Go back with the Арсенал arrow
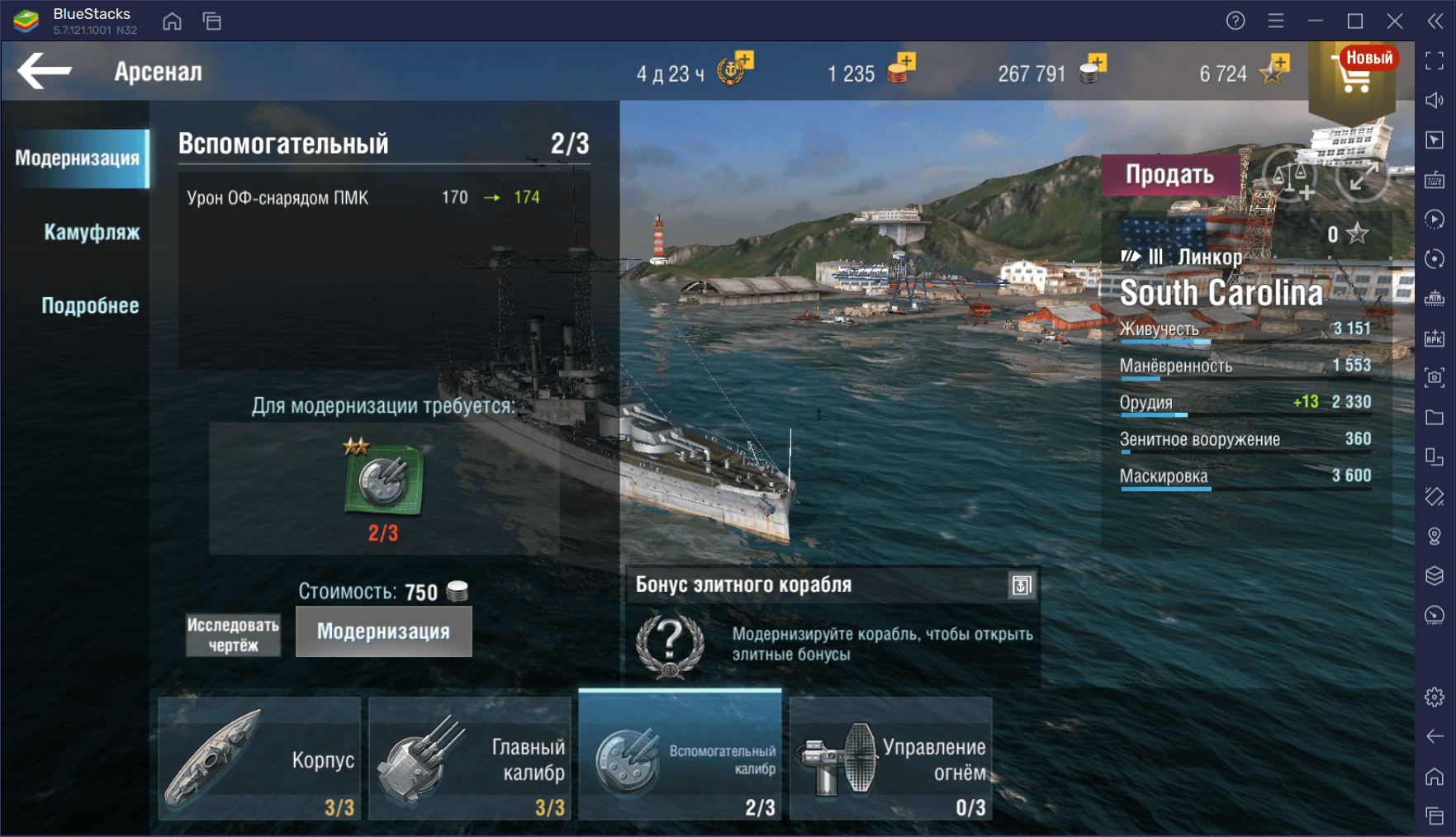This screenshot has height=837, width=1456. (45, 71)
